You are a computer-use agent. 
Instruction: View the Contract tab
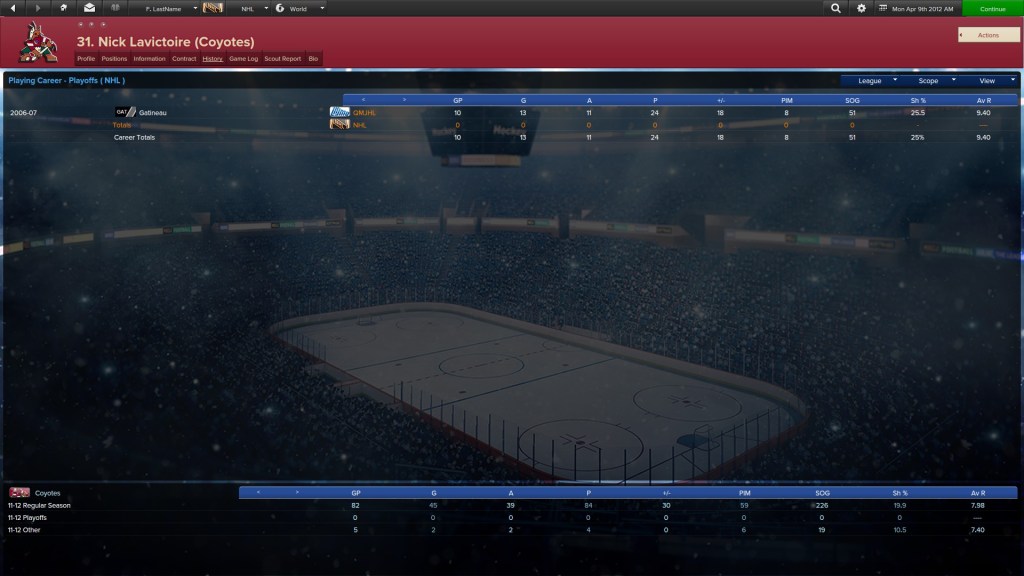coord(184,59)
